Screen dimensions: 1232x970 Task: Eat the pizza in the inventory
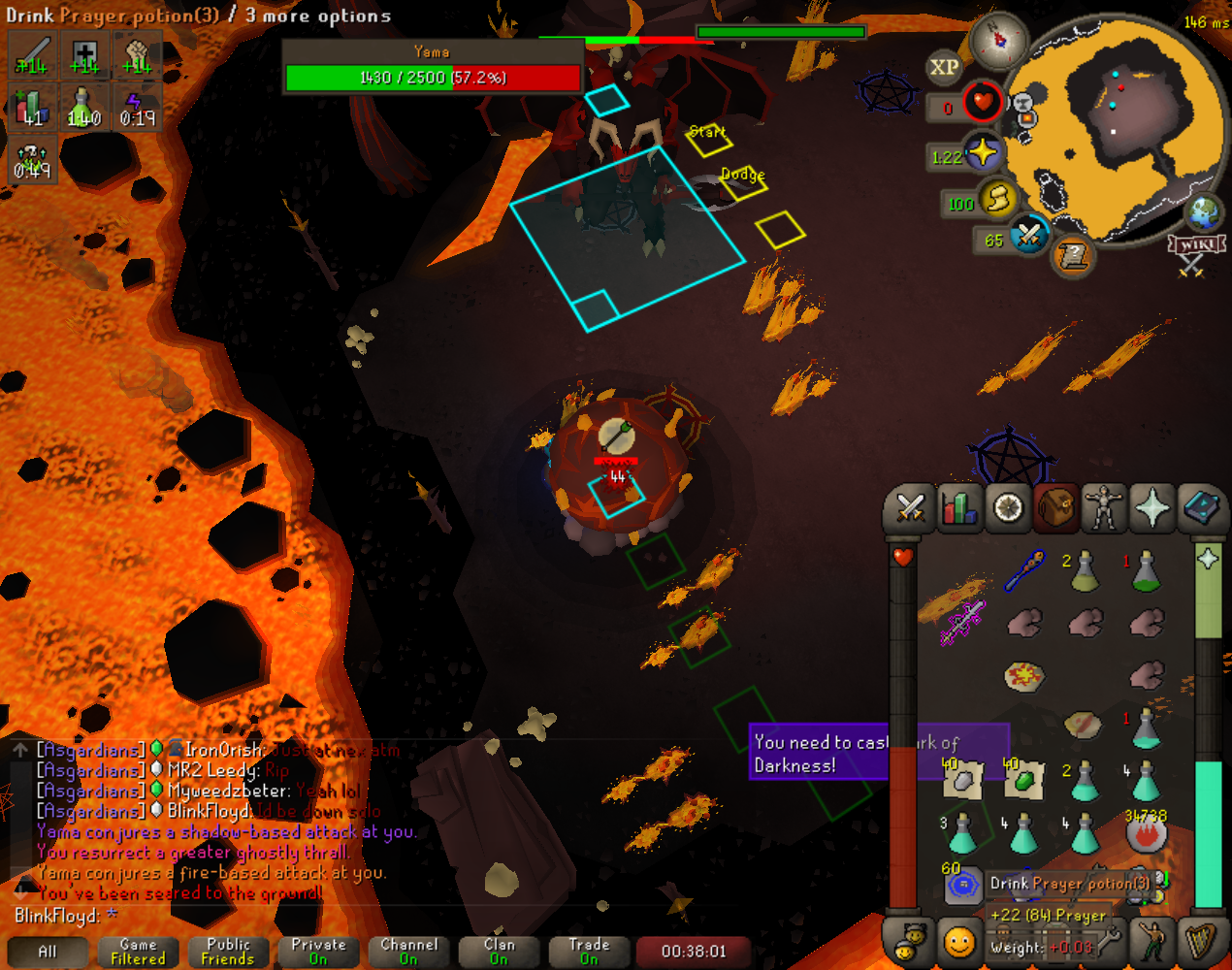coord(1023,675)
